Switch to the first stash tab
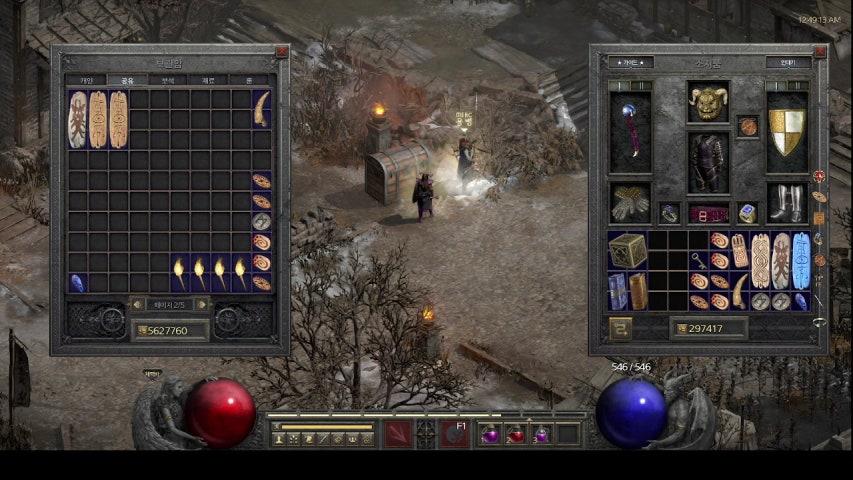 click(87, 80)
